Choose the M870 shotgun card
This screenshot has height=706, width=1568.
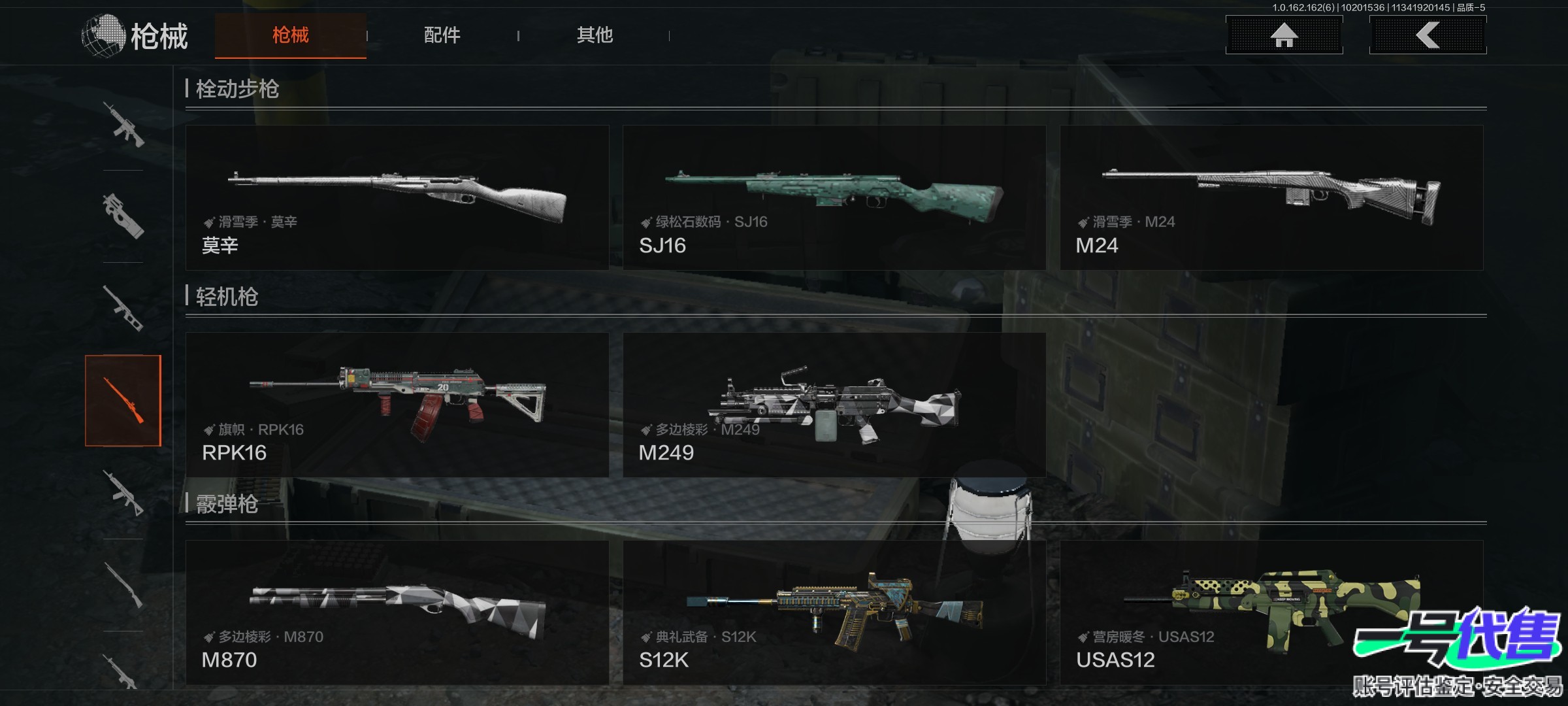[397, 613]
